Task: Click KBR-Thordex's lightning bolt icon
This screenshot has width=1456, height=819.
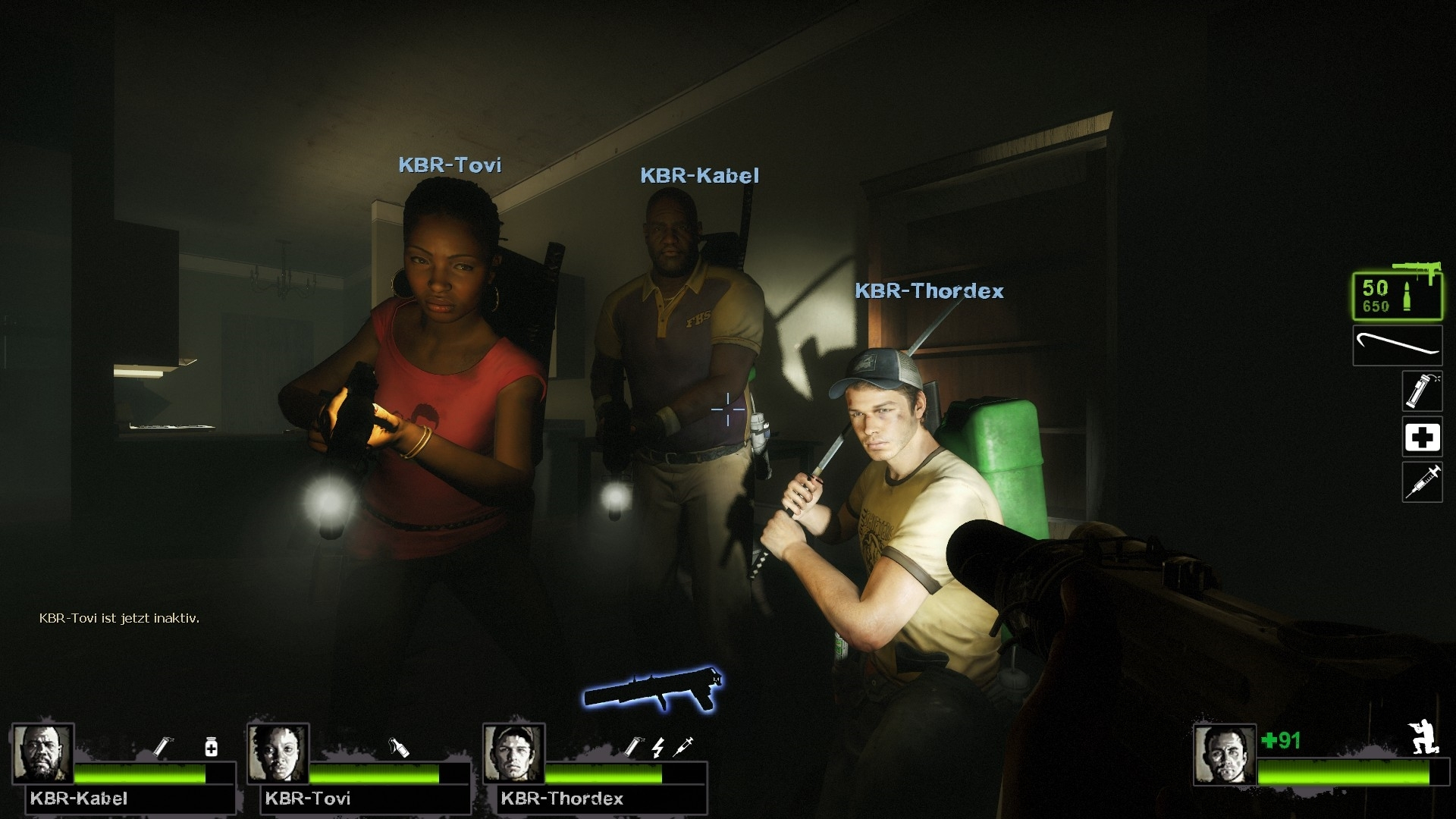Action: click(x=657, y=747)
